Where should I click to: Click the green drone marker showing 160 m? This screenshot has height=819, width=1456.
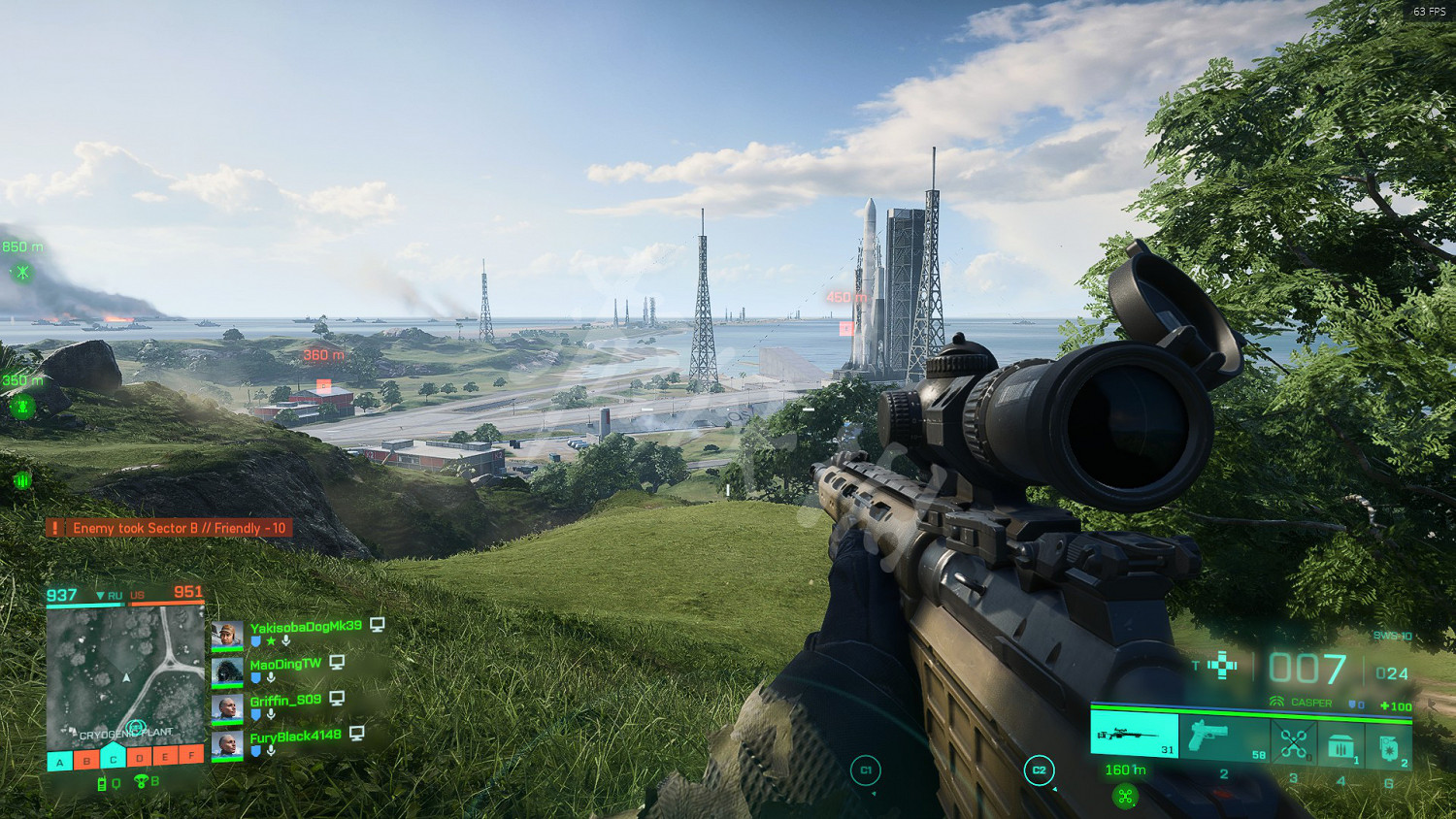[1125, 797]
